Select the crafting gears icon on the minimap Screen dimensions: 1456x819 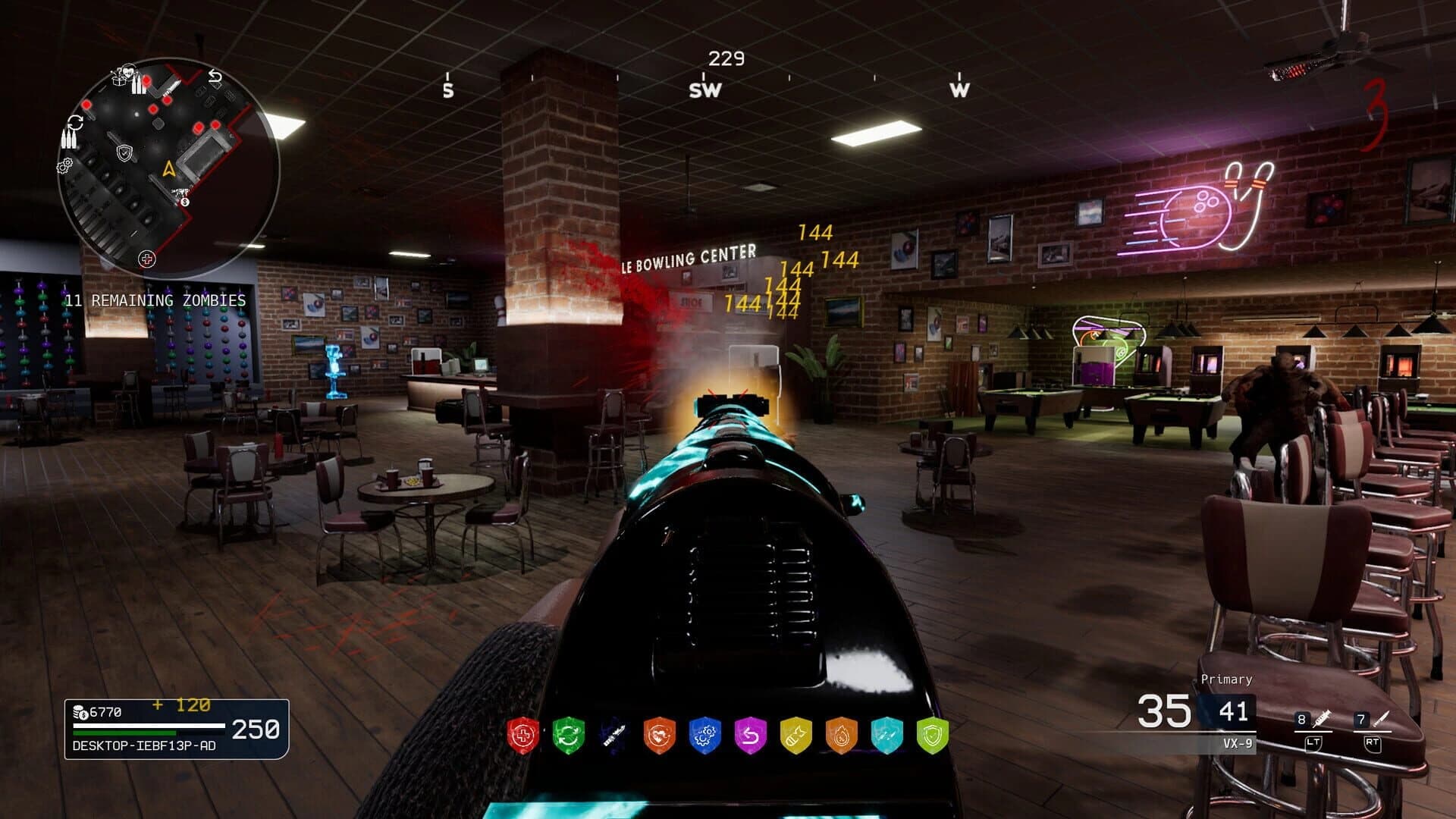64,167
